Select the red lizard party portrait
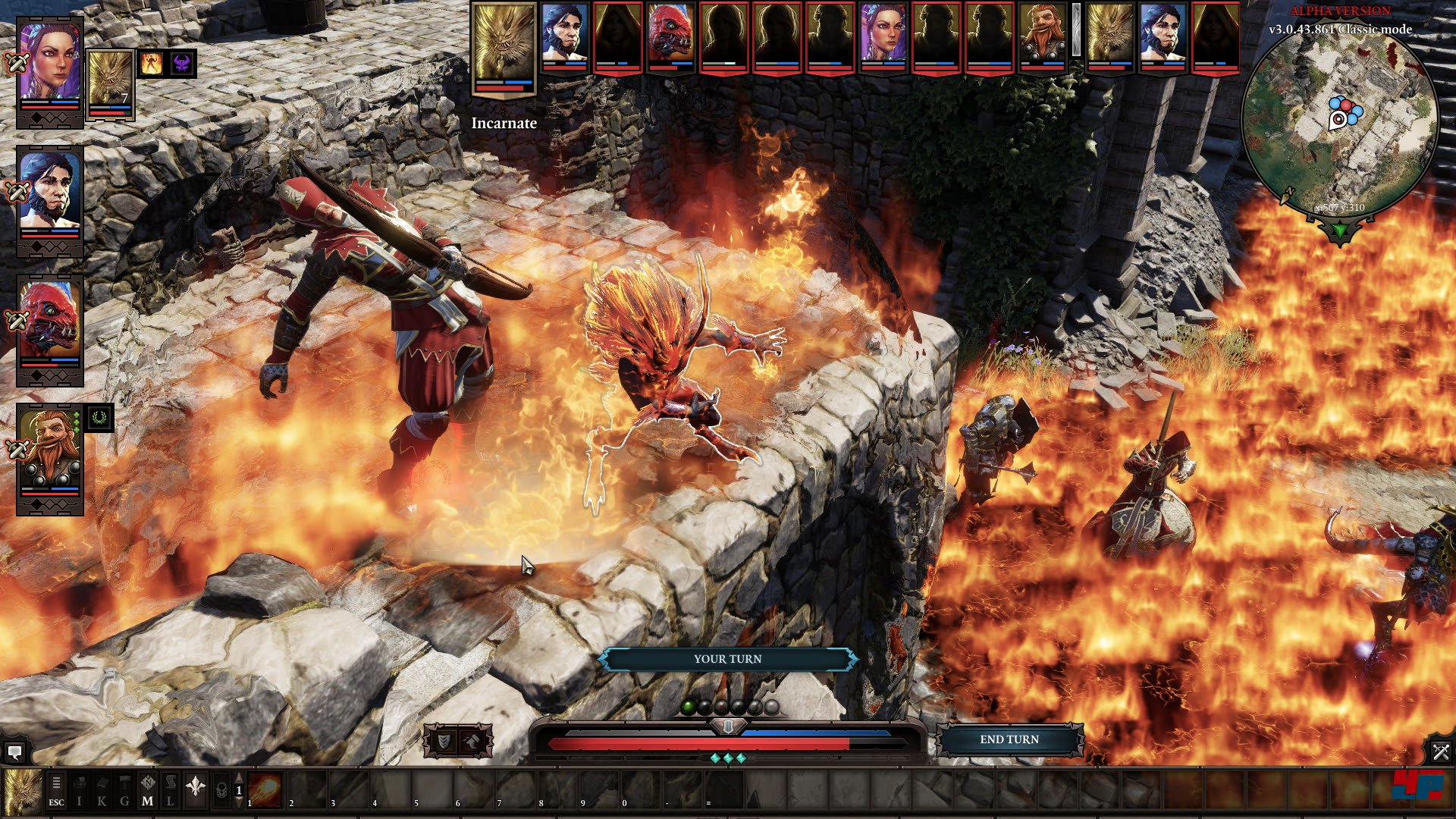1456x819 pixels. [49, 322]
